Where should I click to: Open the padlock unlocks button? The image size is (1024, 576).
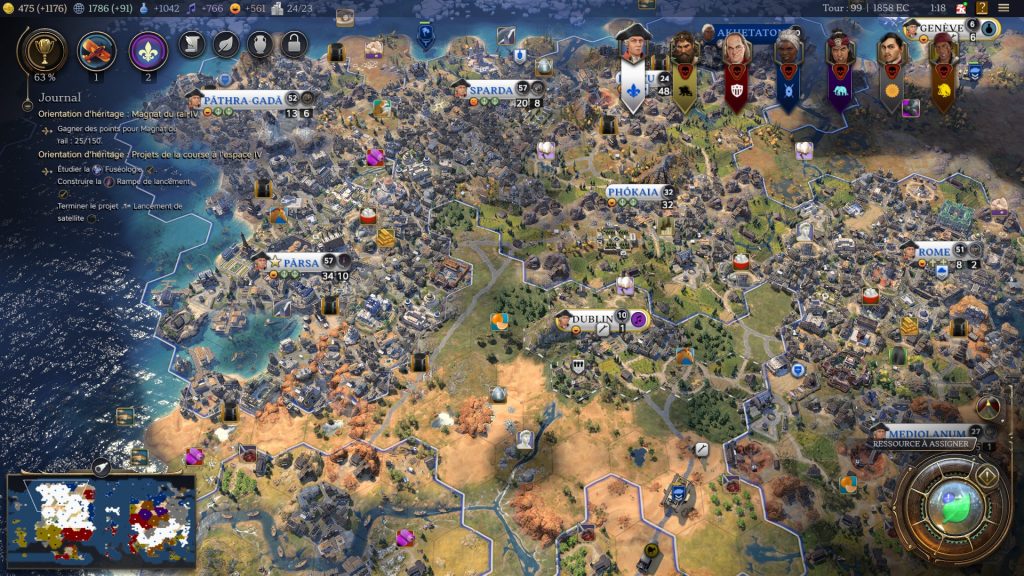point(293,44)
